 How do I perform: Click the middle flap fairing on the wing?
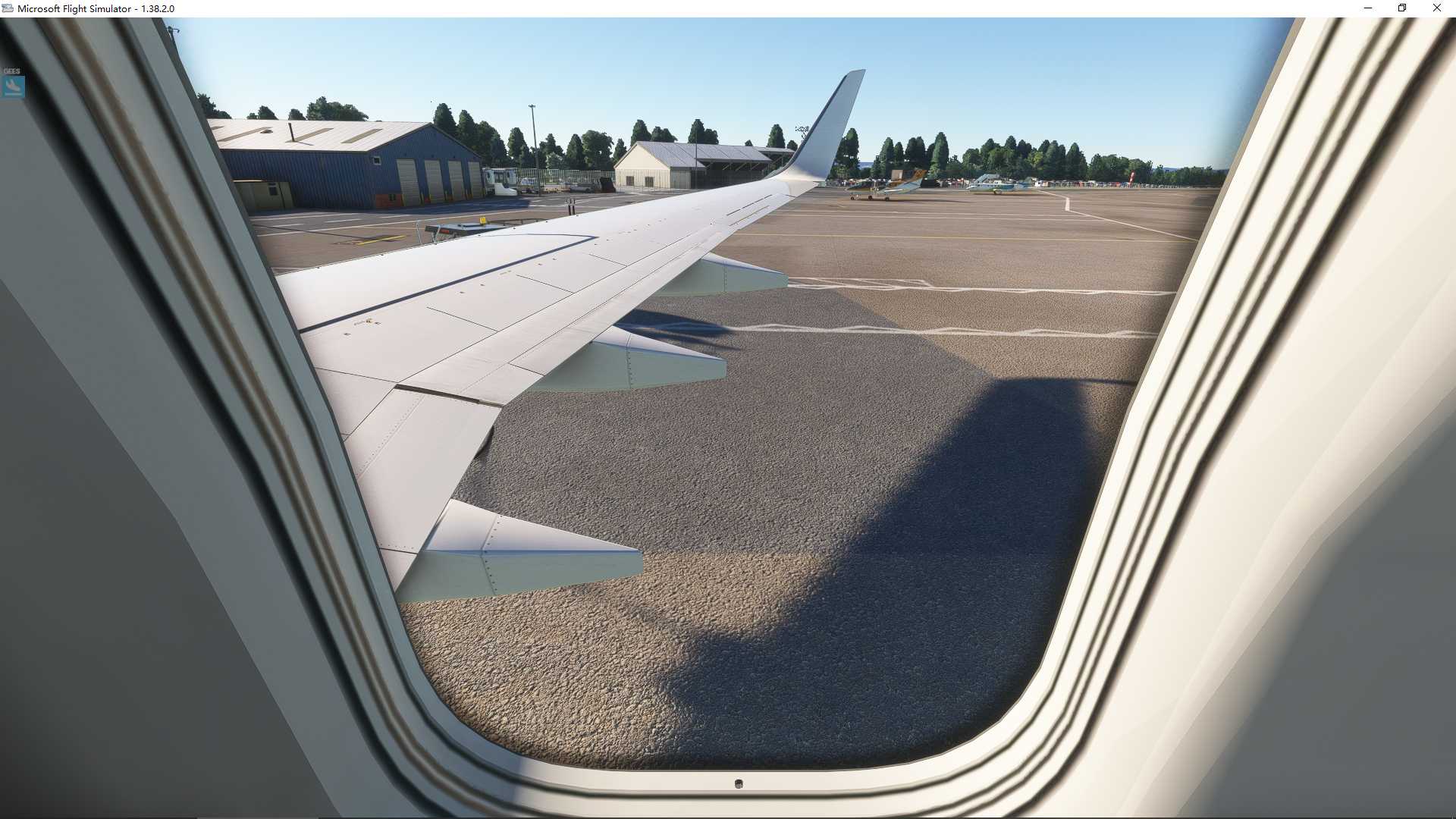[x=652, y=356]
